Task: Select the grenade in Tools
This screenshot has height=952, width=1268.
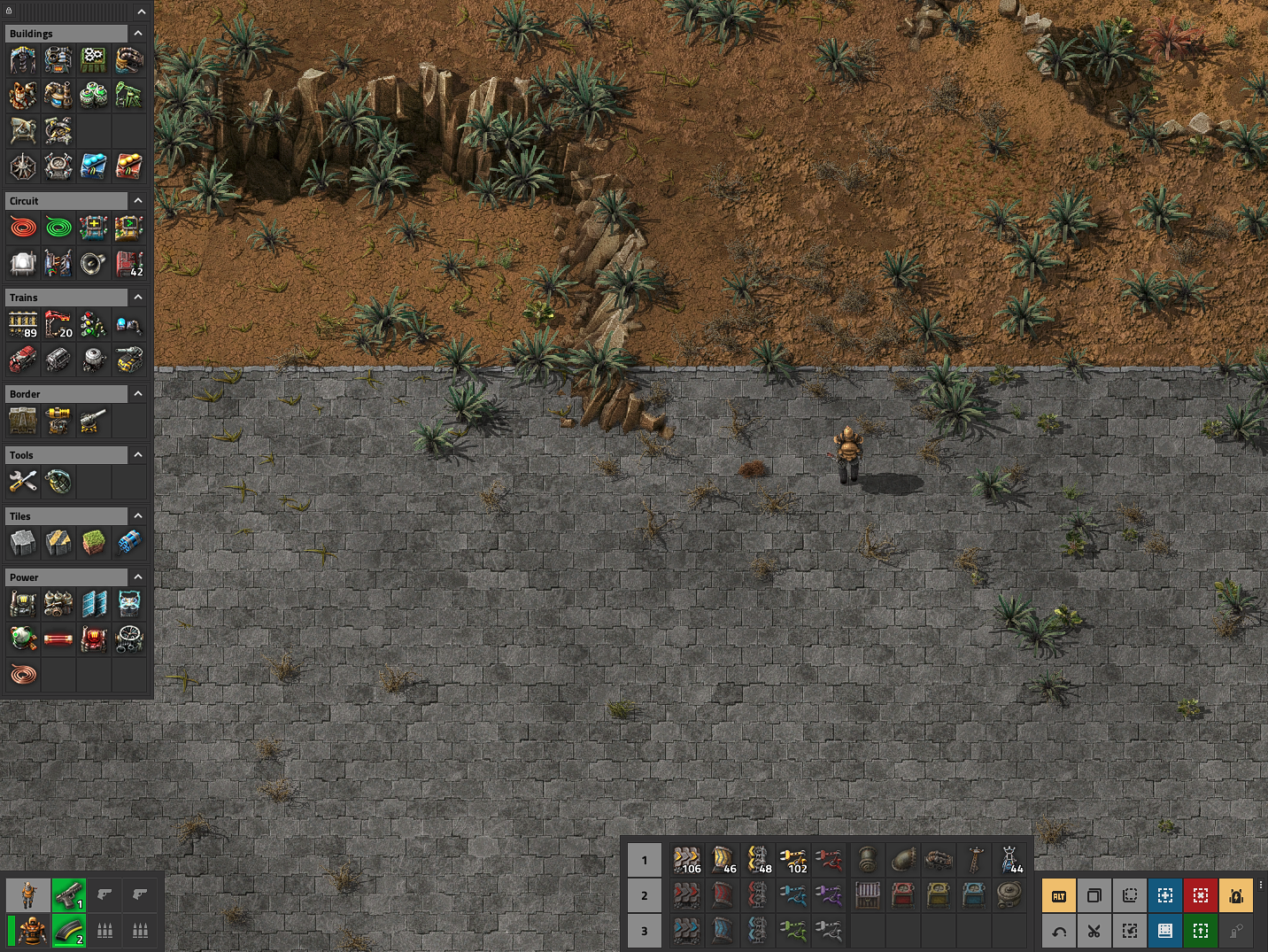Action: coord(58,482)
